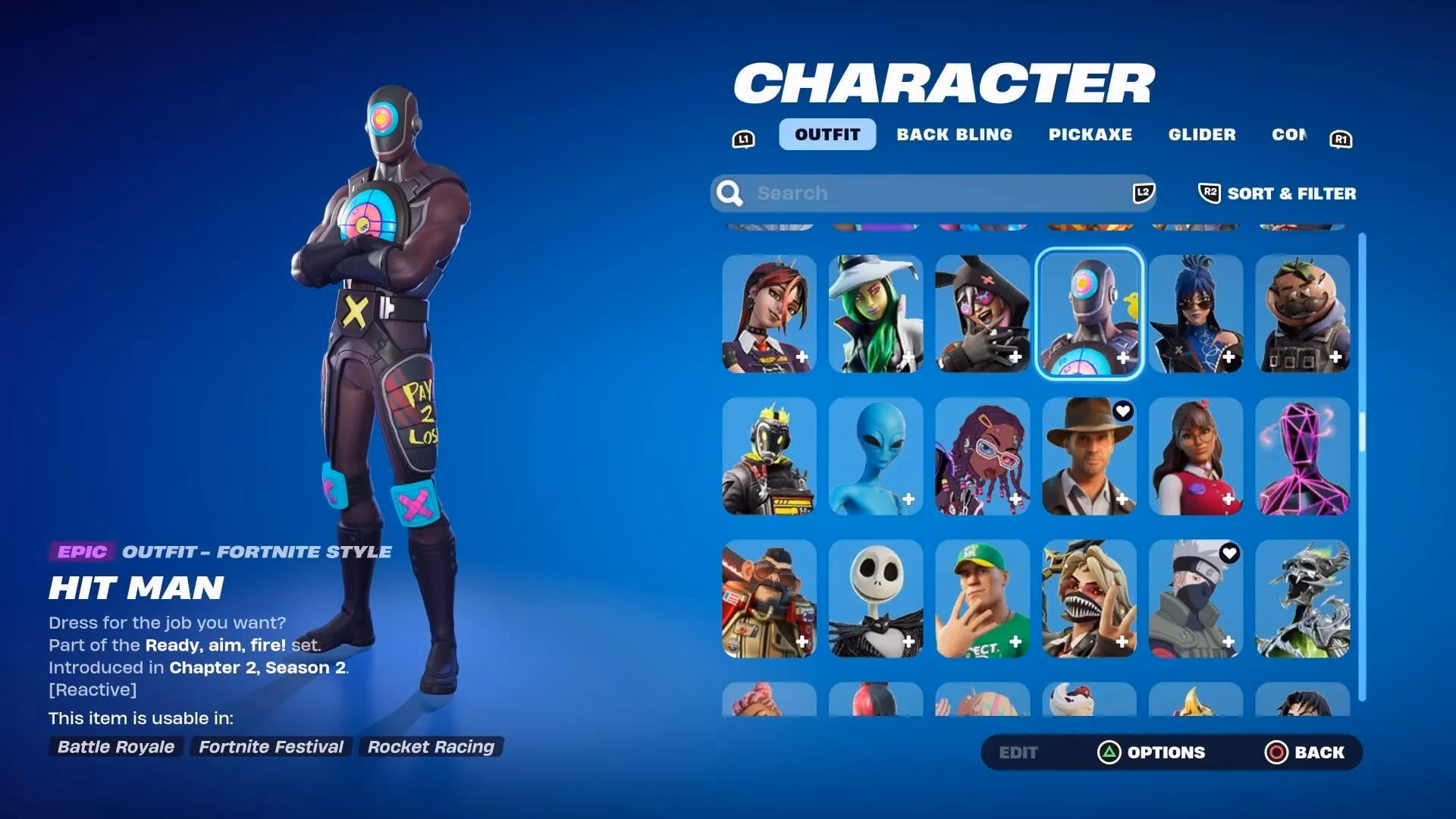1456x819 pixels.
Task: Click the L1 shoulder button icon
Action: 744,138
